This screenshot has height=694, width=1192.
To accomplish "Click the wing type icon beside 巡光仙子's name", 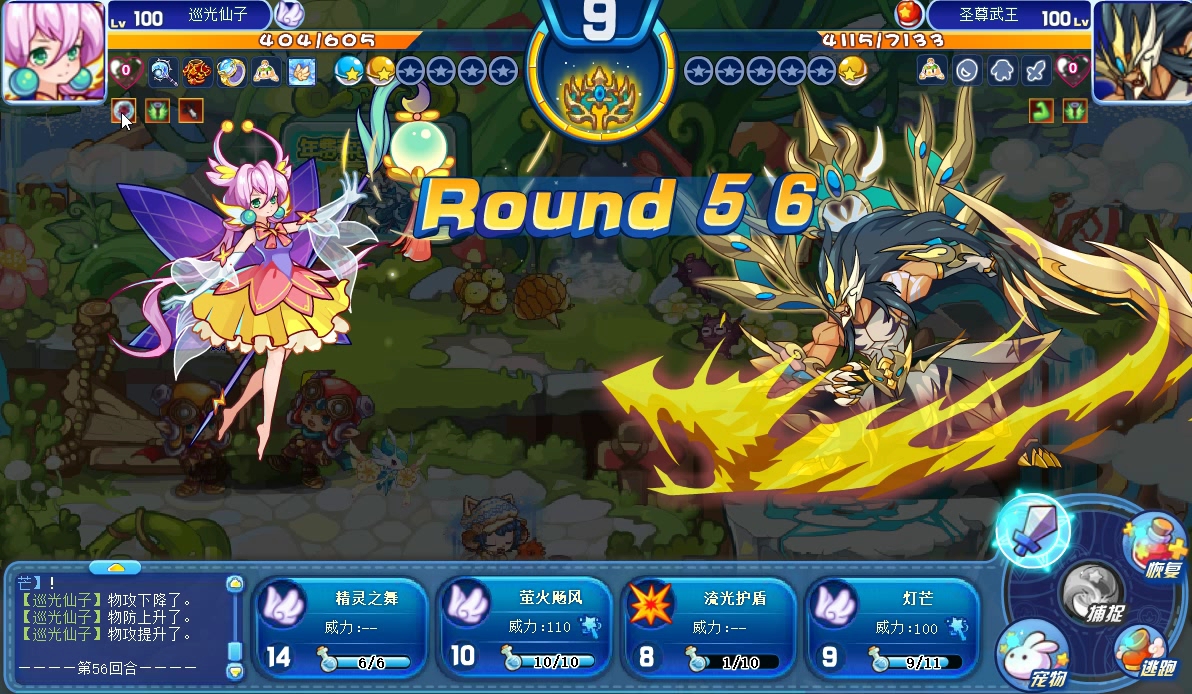I will point(288,15).
